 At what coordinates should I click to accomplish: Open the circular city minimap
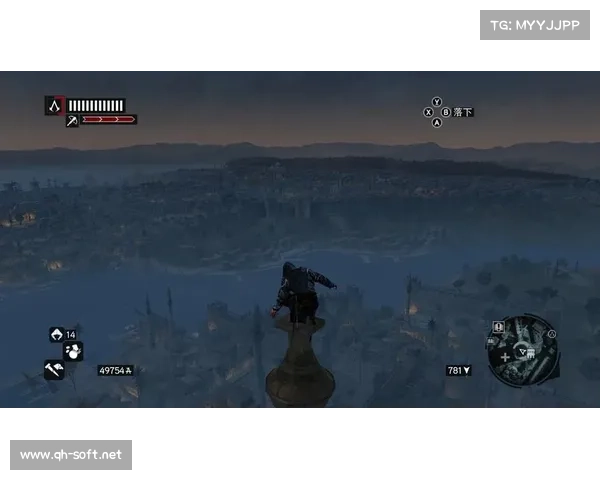coord(523,350)
